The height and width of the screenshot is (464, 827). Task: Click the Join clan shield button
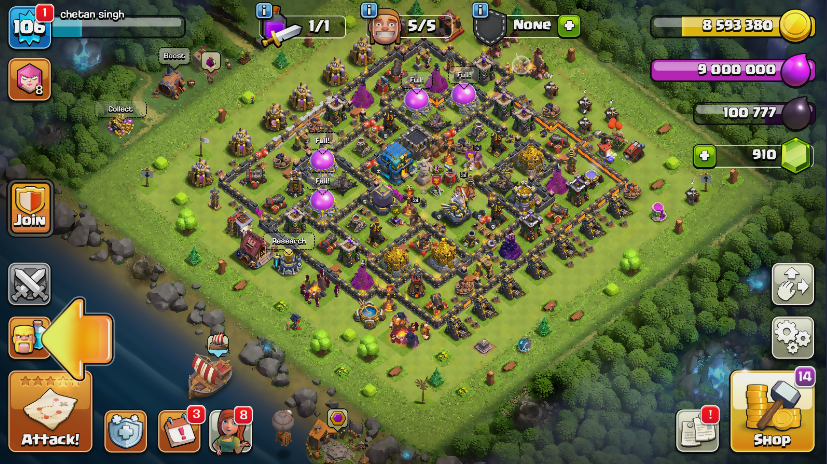[30, 209]
